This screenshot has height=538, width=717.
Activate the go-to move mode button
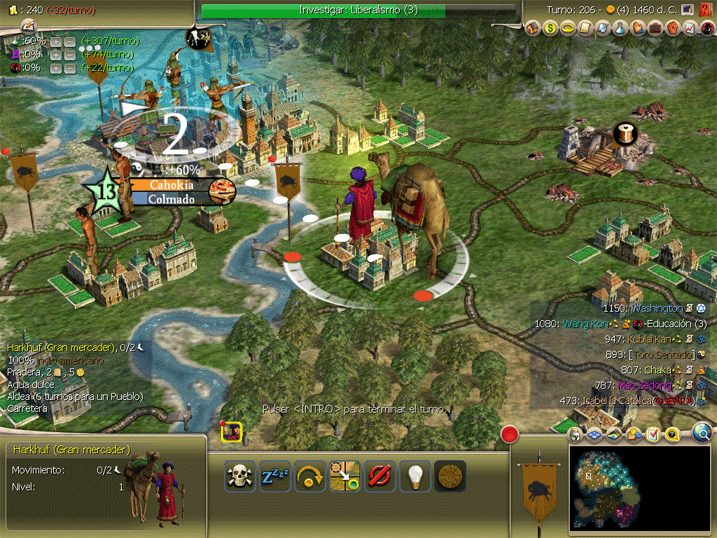tap(345, 476)
